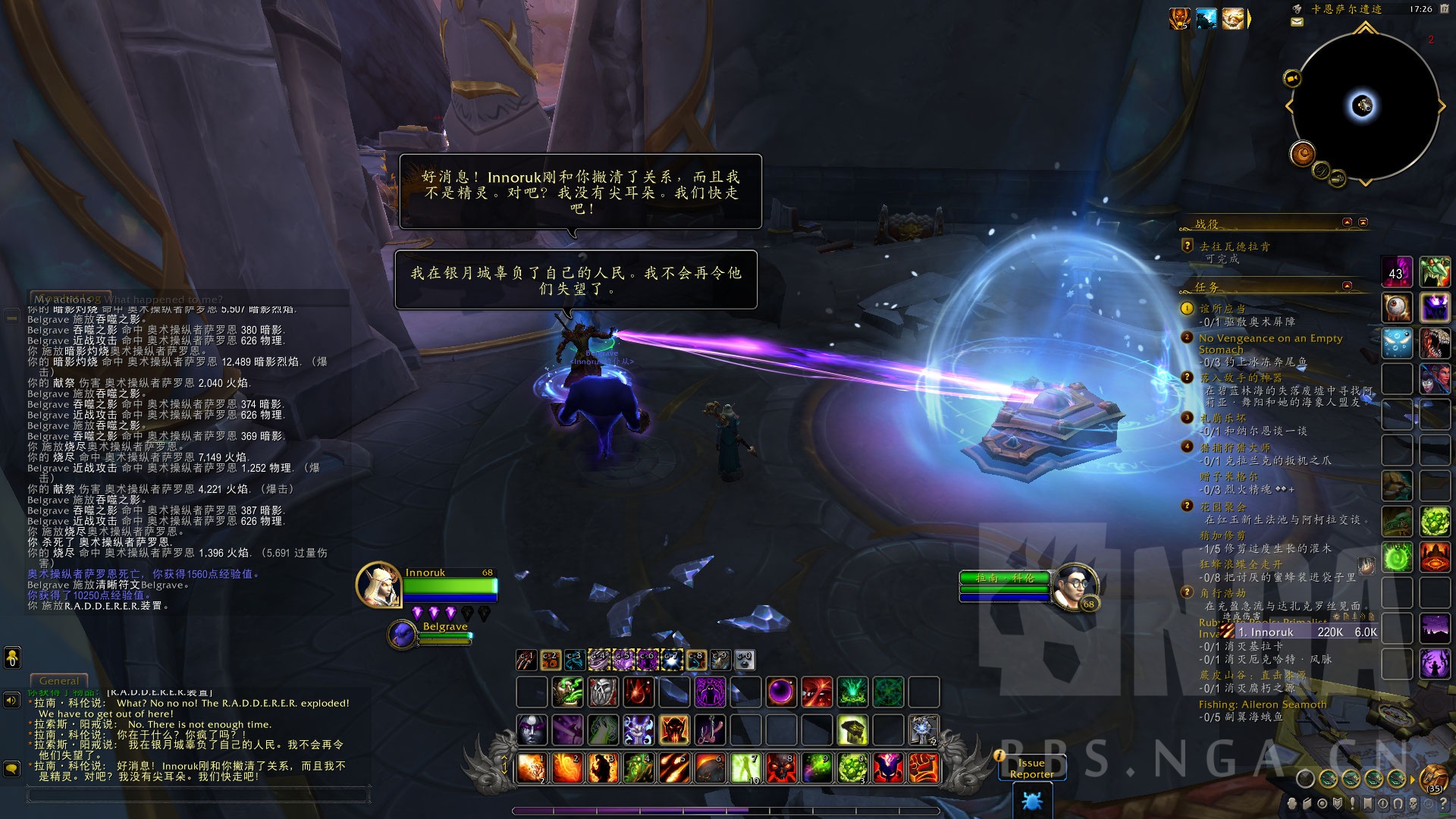This screenshot has height=819, width=1456.
Task: Use the quest item beside 狂蜂浪蝶全走开
Action: pyautogui.click(x=1366, y=565)
